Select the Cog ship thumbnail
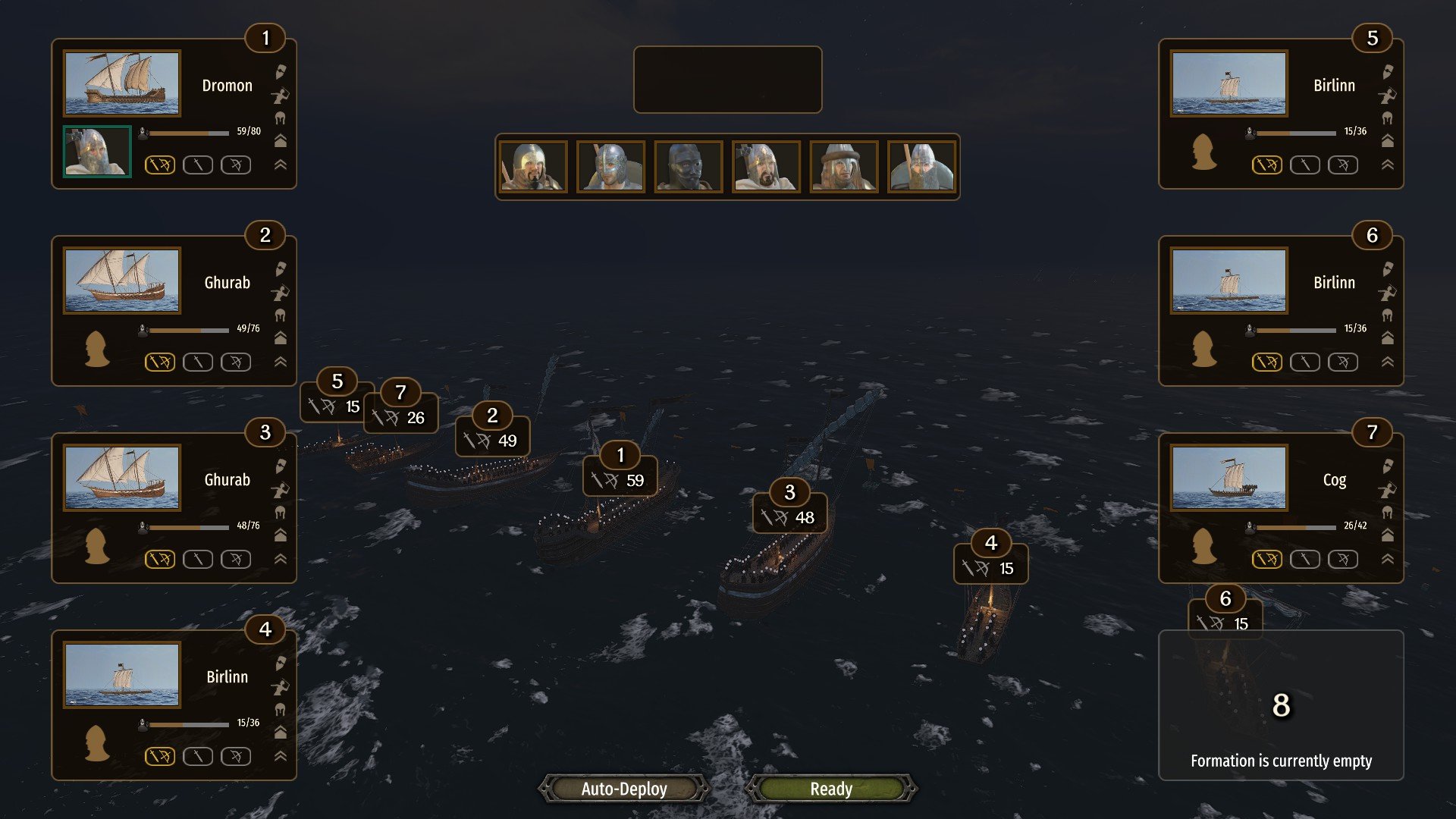Viewport: 1456px width, 819px height. point(1228,478)
